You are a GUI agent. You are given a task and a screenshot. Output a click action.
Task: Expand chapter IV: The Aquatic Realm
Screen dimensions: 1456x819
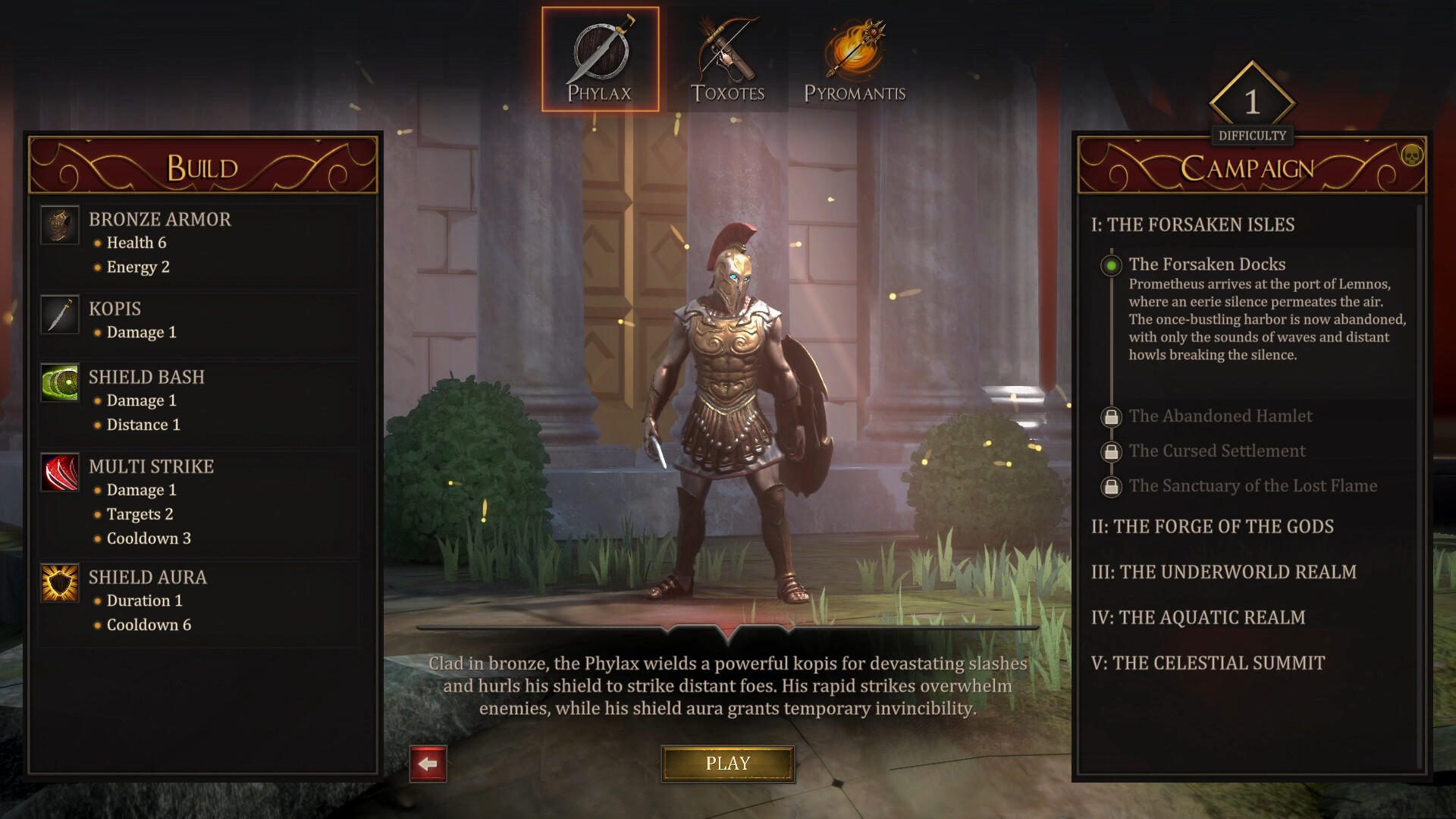tap(1200, 617)
